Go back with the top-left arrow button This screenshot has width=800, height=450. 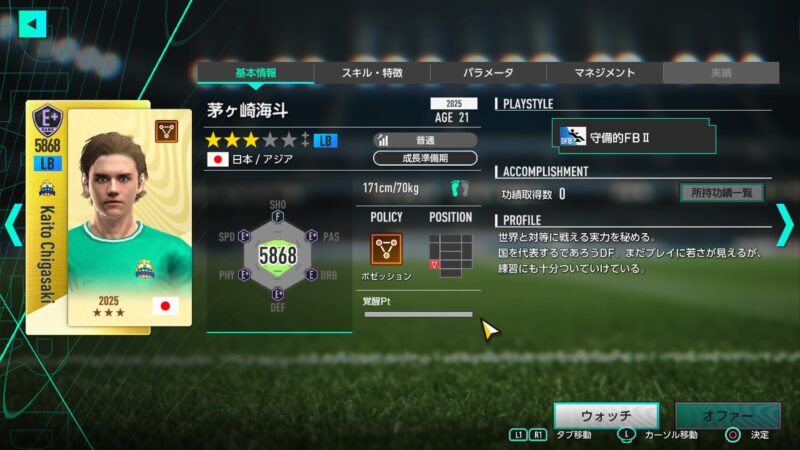33,24
